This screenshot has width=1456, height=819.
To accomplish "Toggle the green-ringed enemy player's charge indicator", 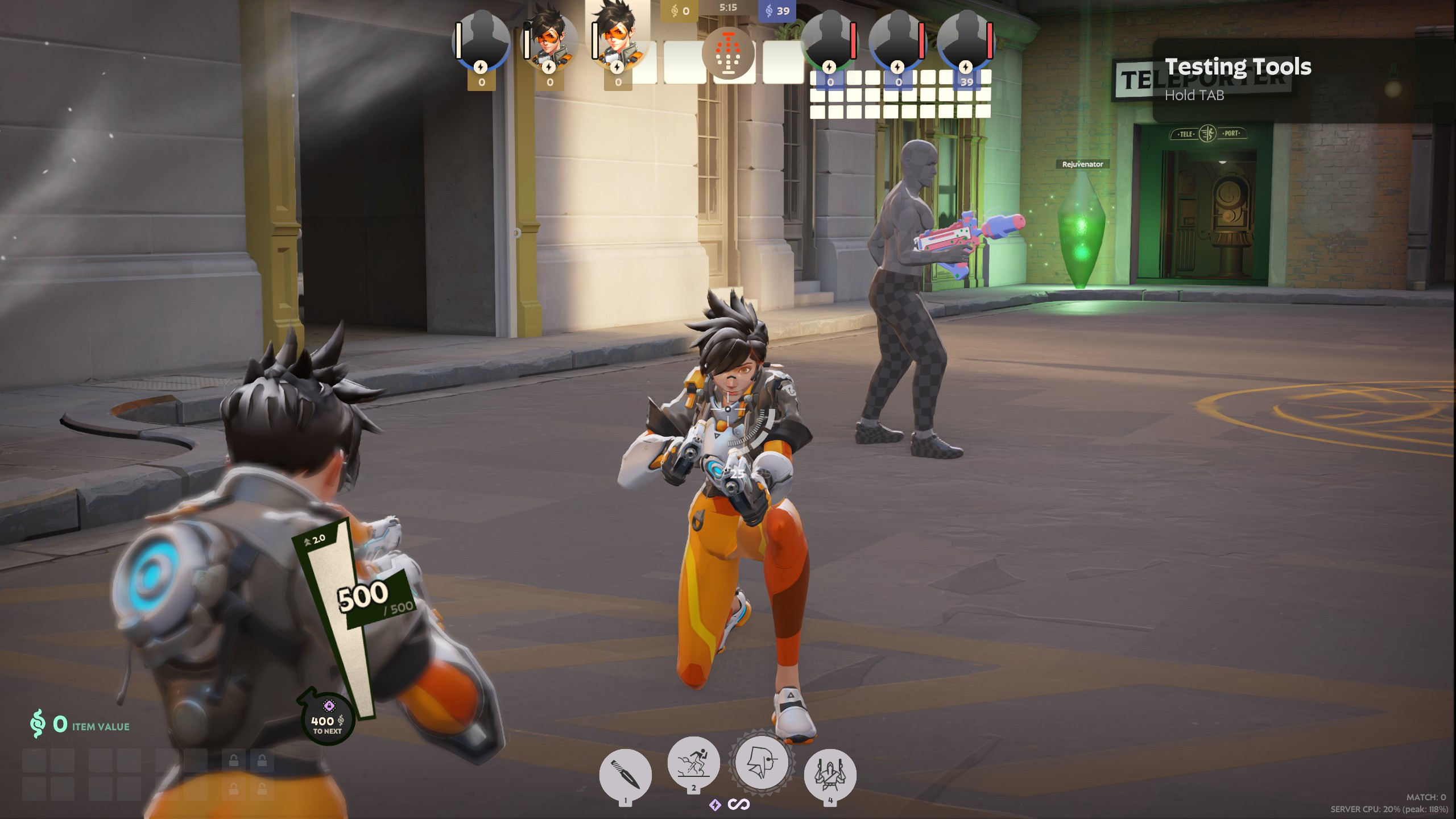I will pyautogui.click(x=828, y=68).
